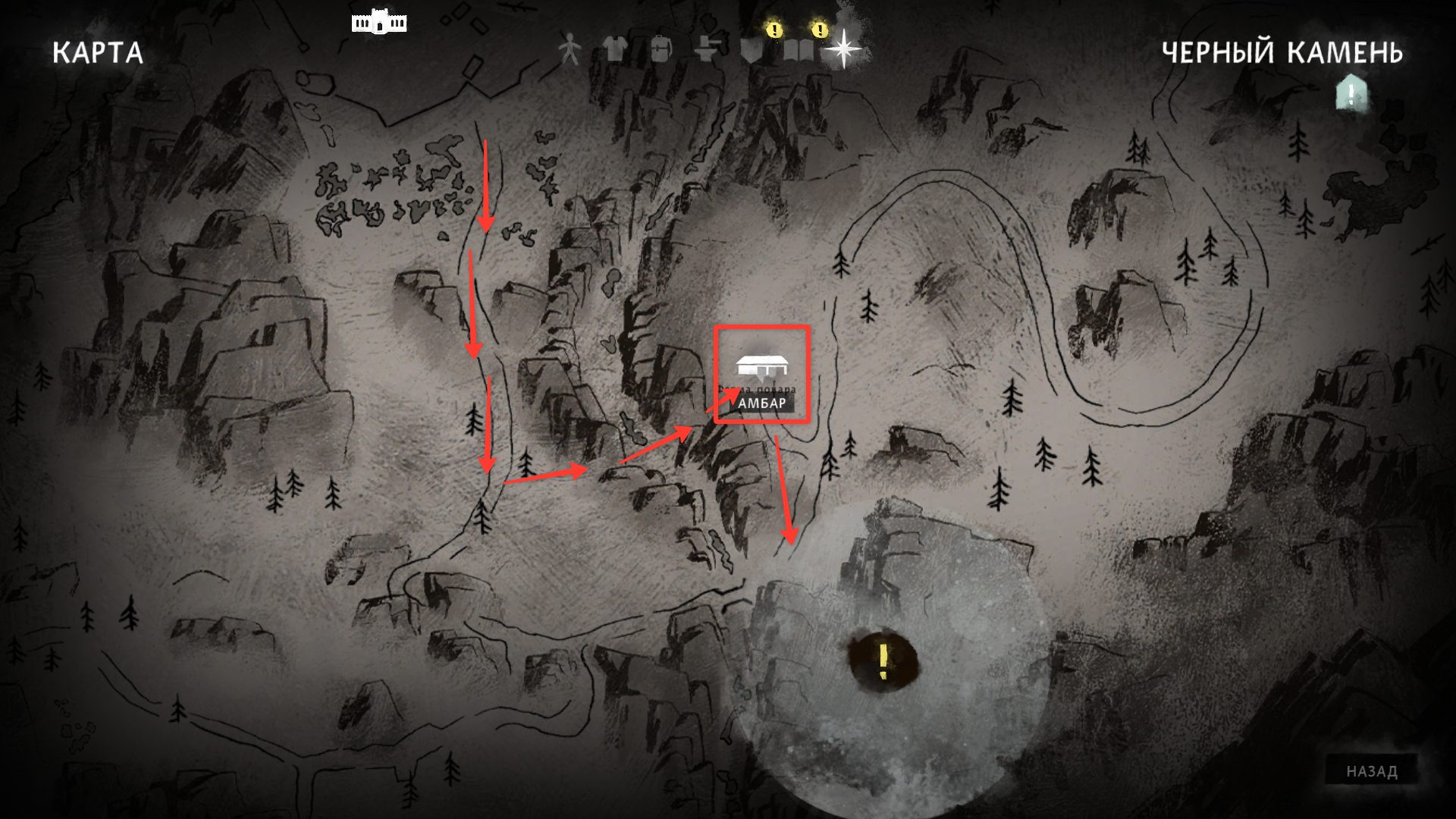Open the character status tab

click(x=569, y=50)
